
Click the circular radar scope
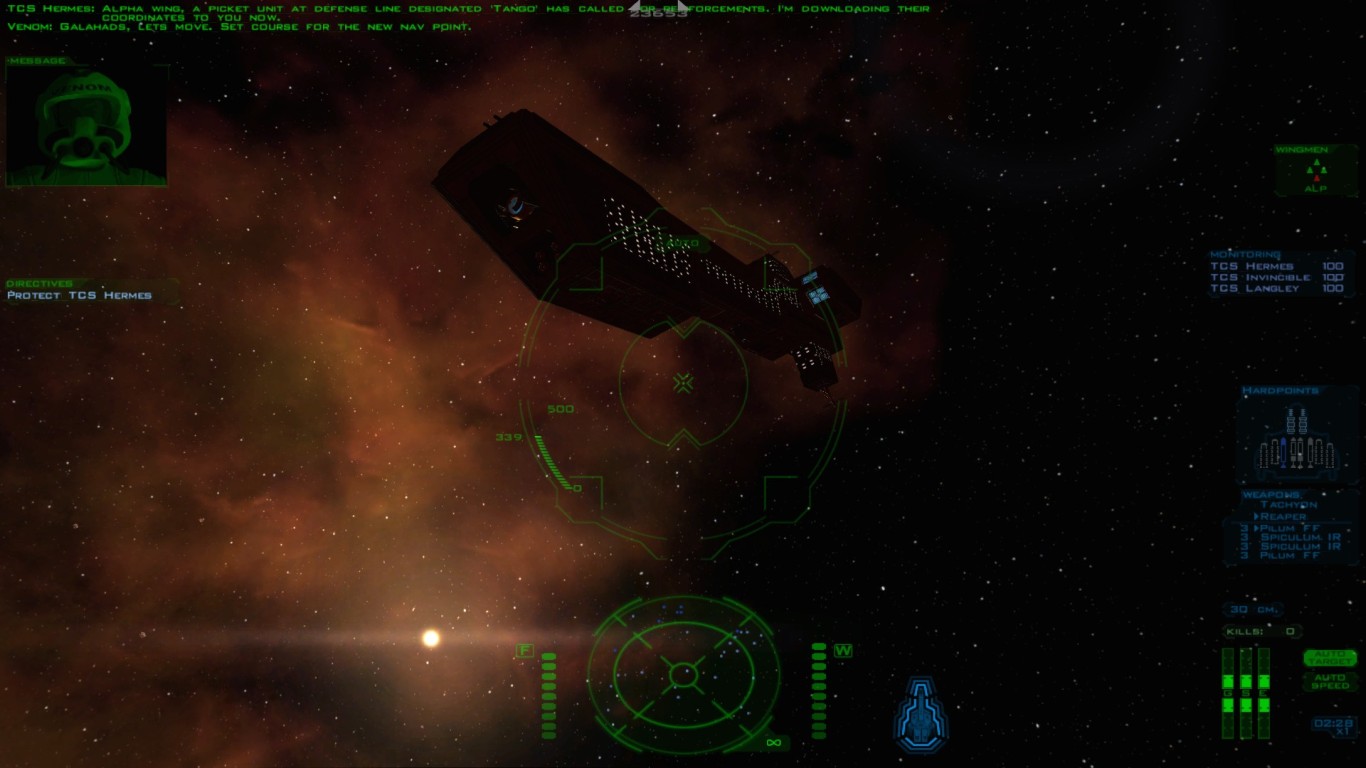(683, 673)
